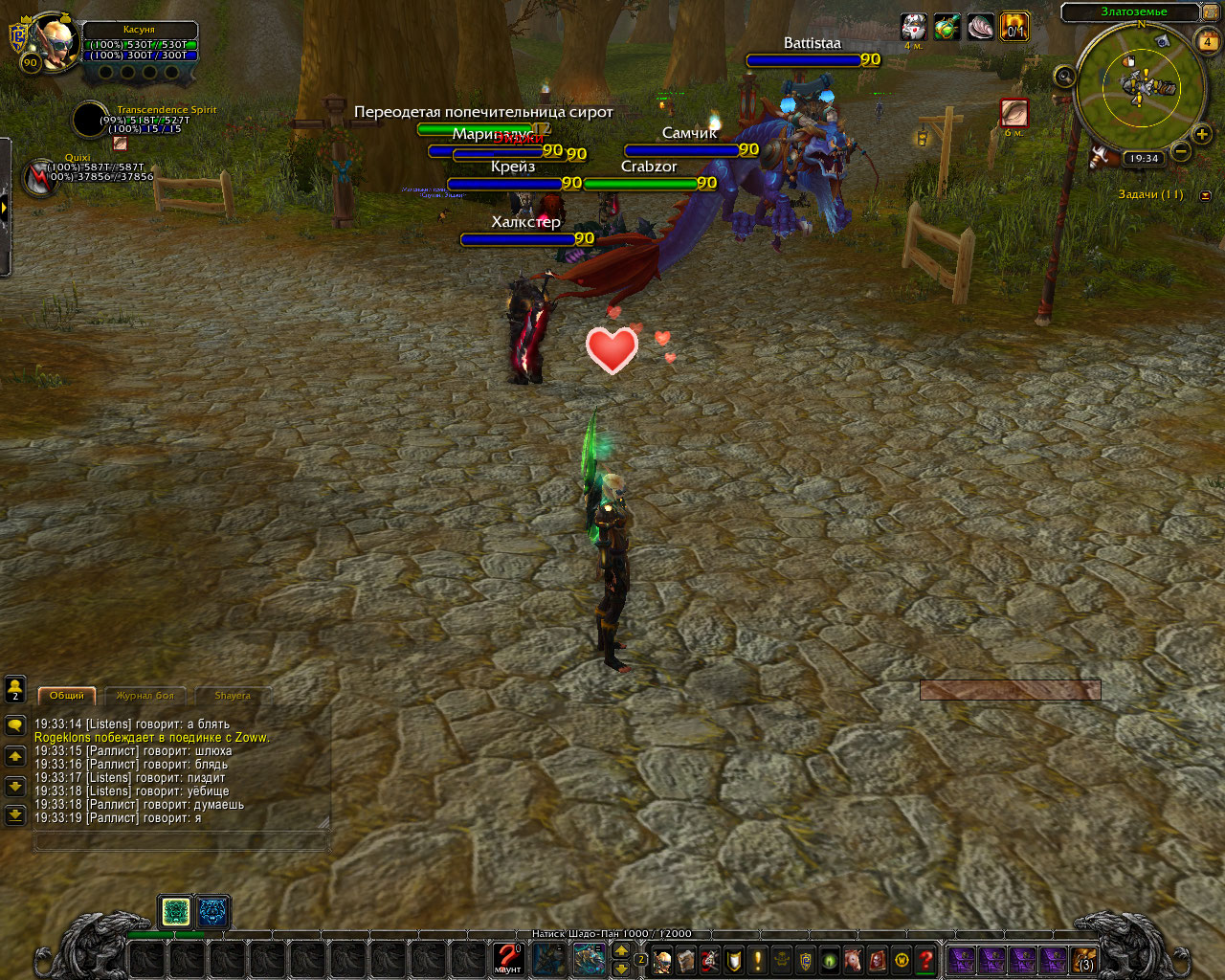The width and height of the screenshot is (1225, 980).
Task: Open the quest log exclamation mark button
Action: (758, 960)
